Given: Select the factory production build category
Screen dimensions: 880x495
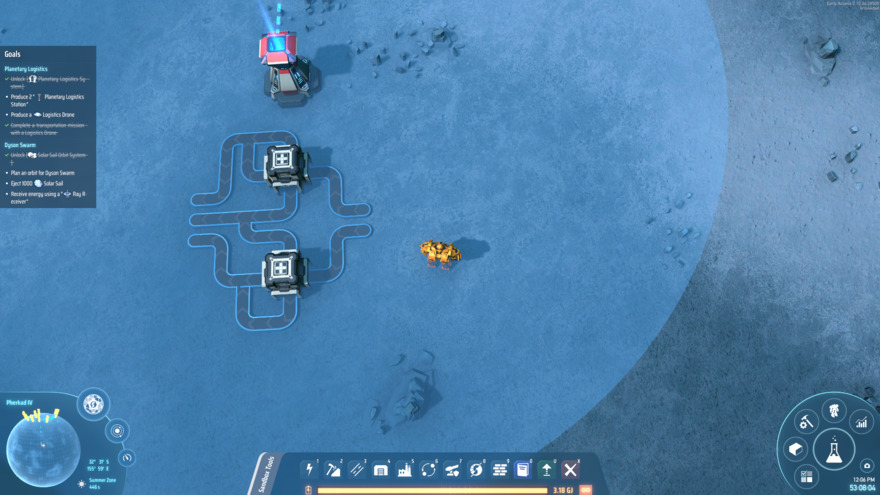Looking at the screenshot, I should tap(405, 469).
